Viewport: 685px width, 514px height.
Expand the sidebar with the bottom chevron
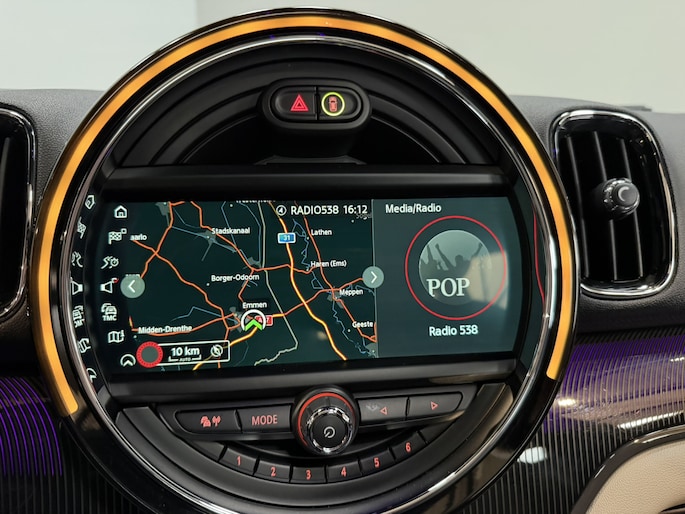(x=127, y=360)
